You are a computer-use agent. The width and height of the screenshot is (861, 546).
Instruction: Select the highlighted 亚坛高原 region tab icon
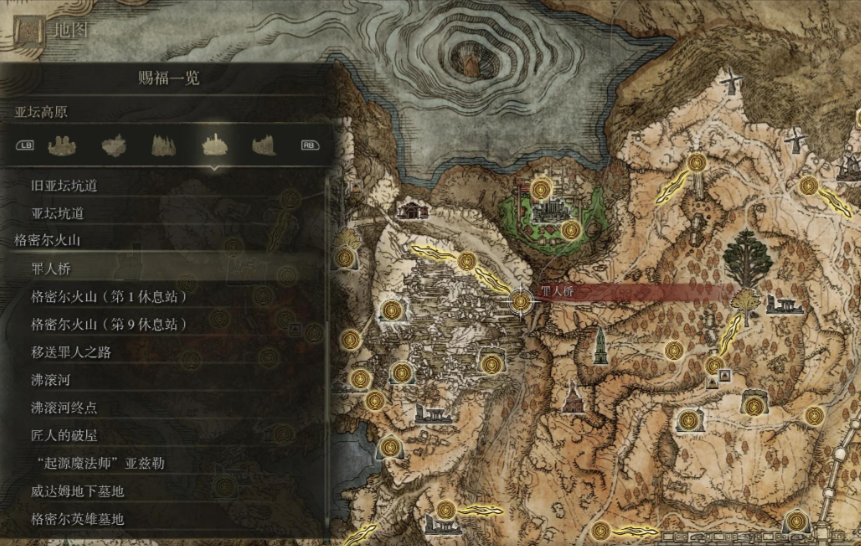[212, 145]
